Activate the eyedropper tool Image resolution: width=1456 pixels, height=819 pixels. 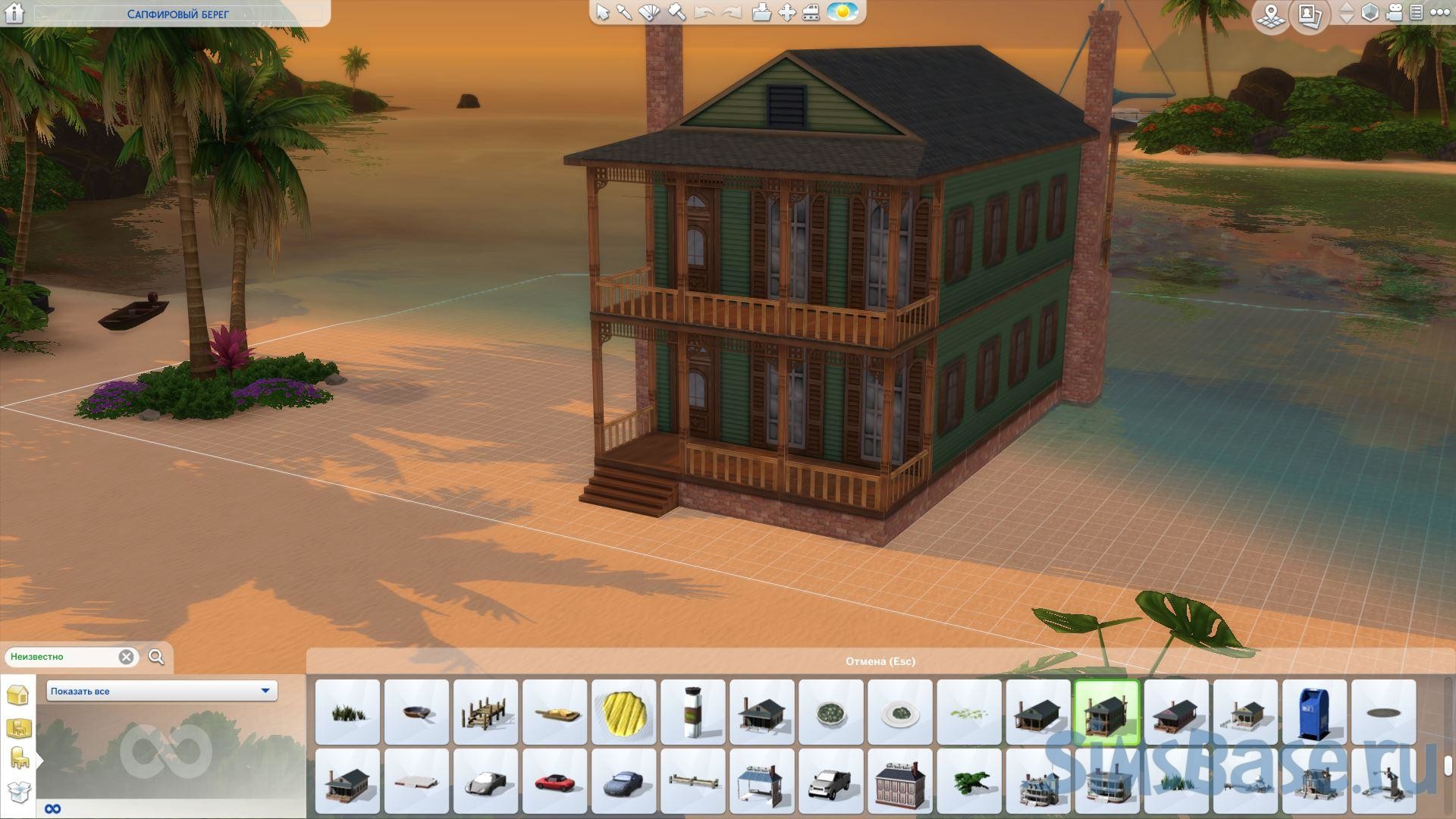tap(625, 12)
